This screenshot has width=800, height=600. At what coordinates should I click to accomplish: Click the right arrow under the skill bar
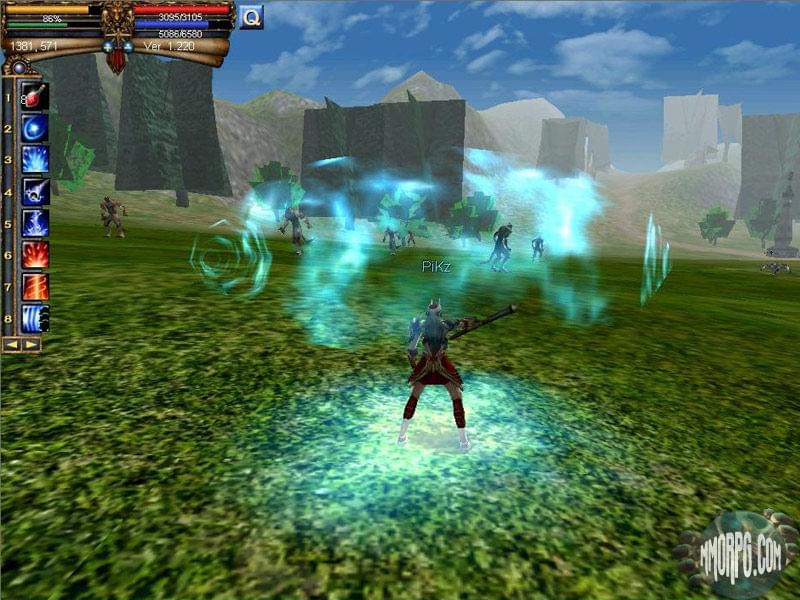tap(32, 344)
